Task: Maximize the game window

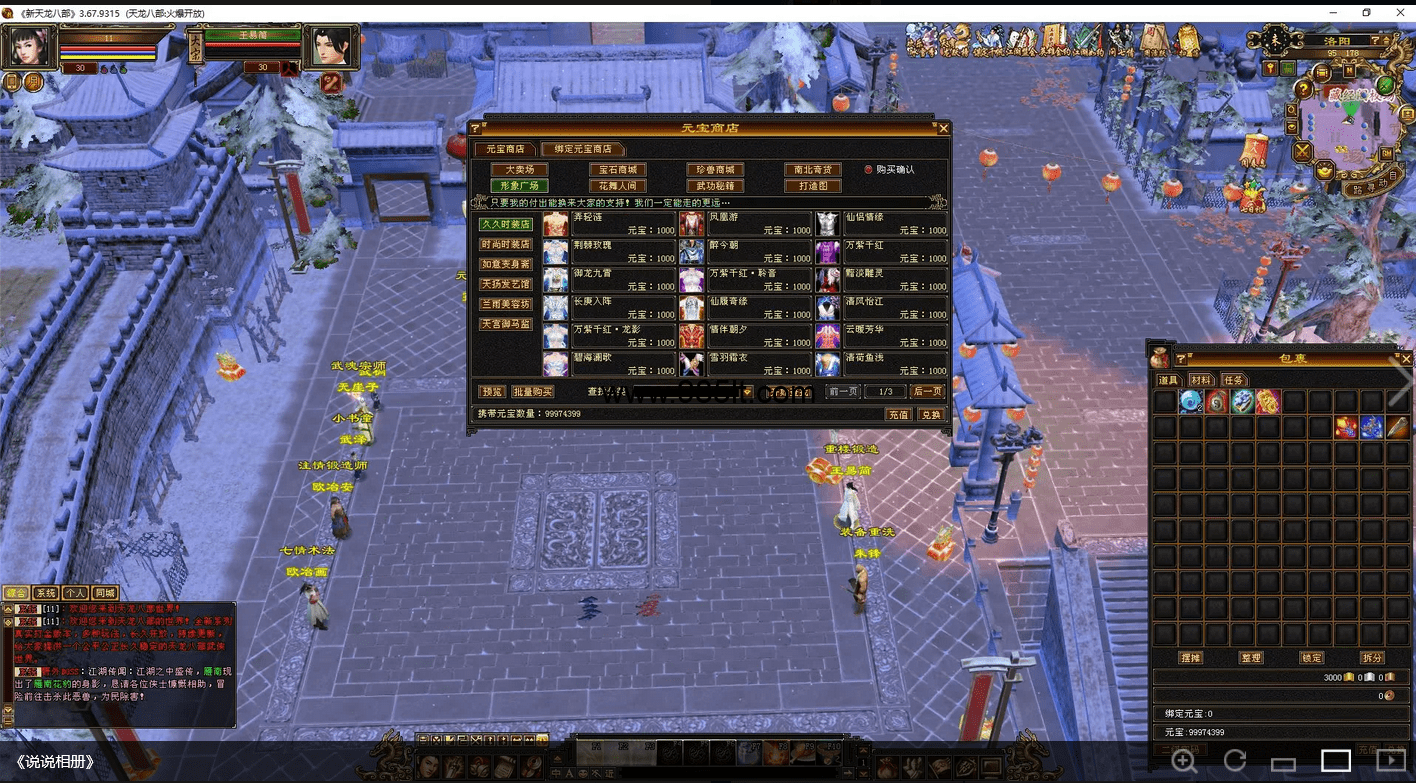Action: (1366, 12)
